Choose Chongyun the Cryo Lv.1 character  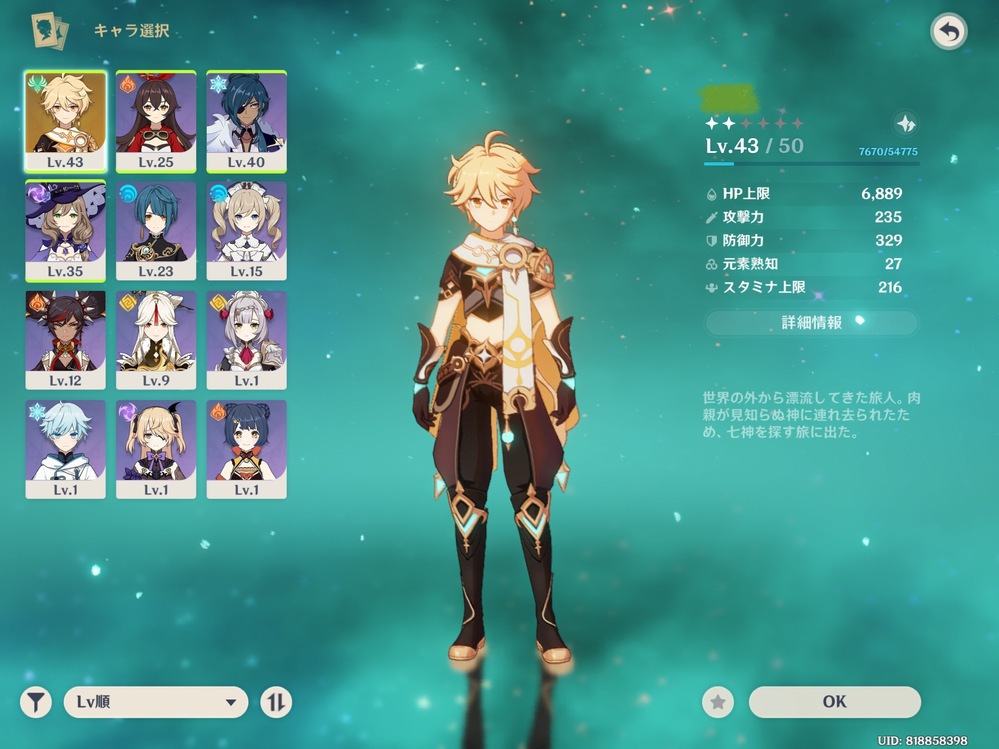click(65, 448)
